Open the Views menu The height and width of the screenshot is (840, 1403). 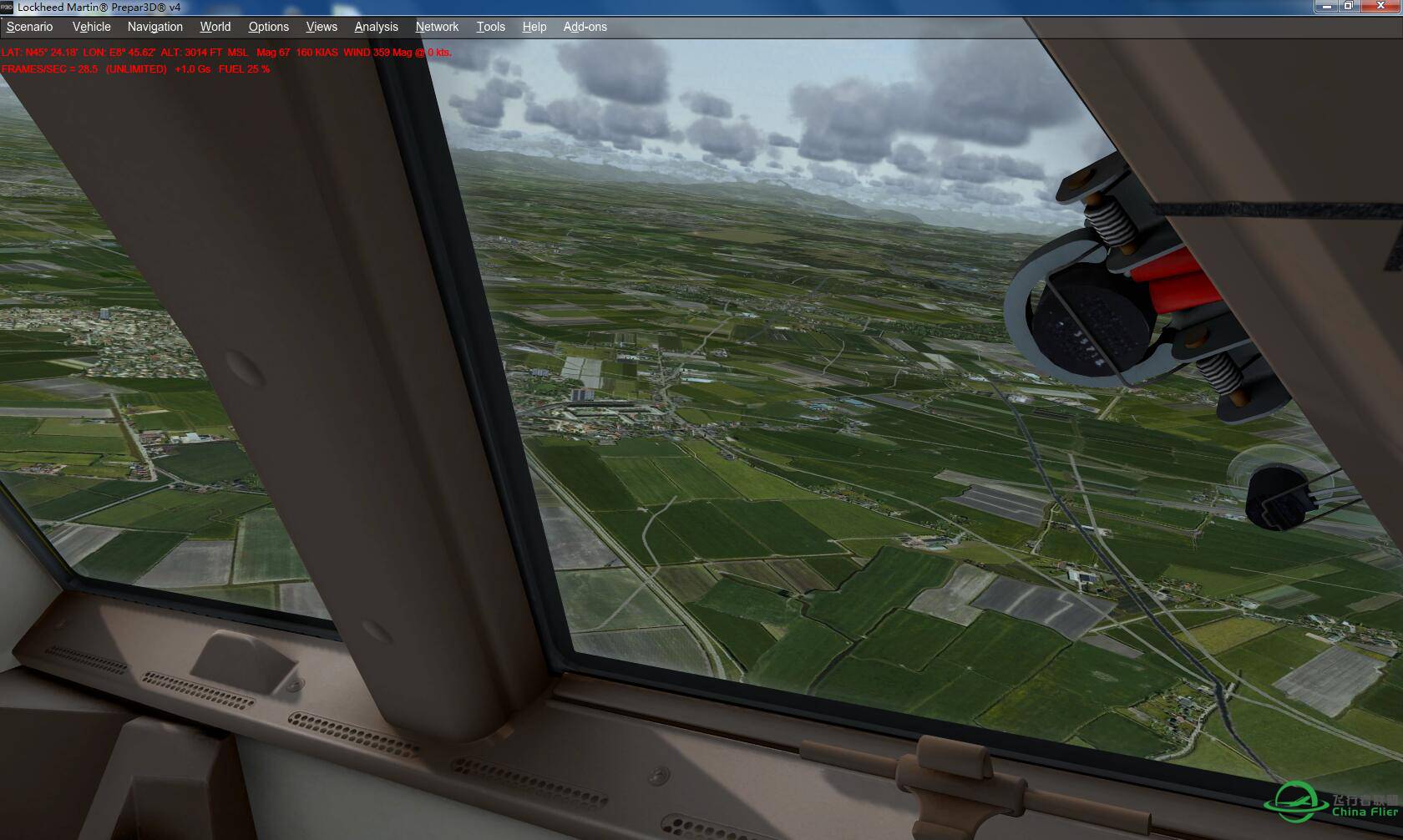point(322,27)
